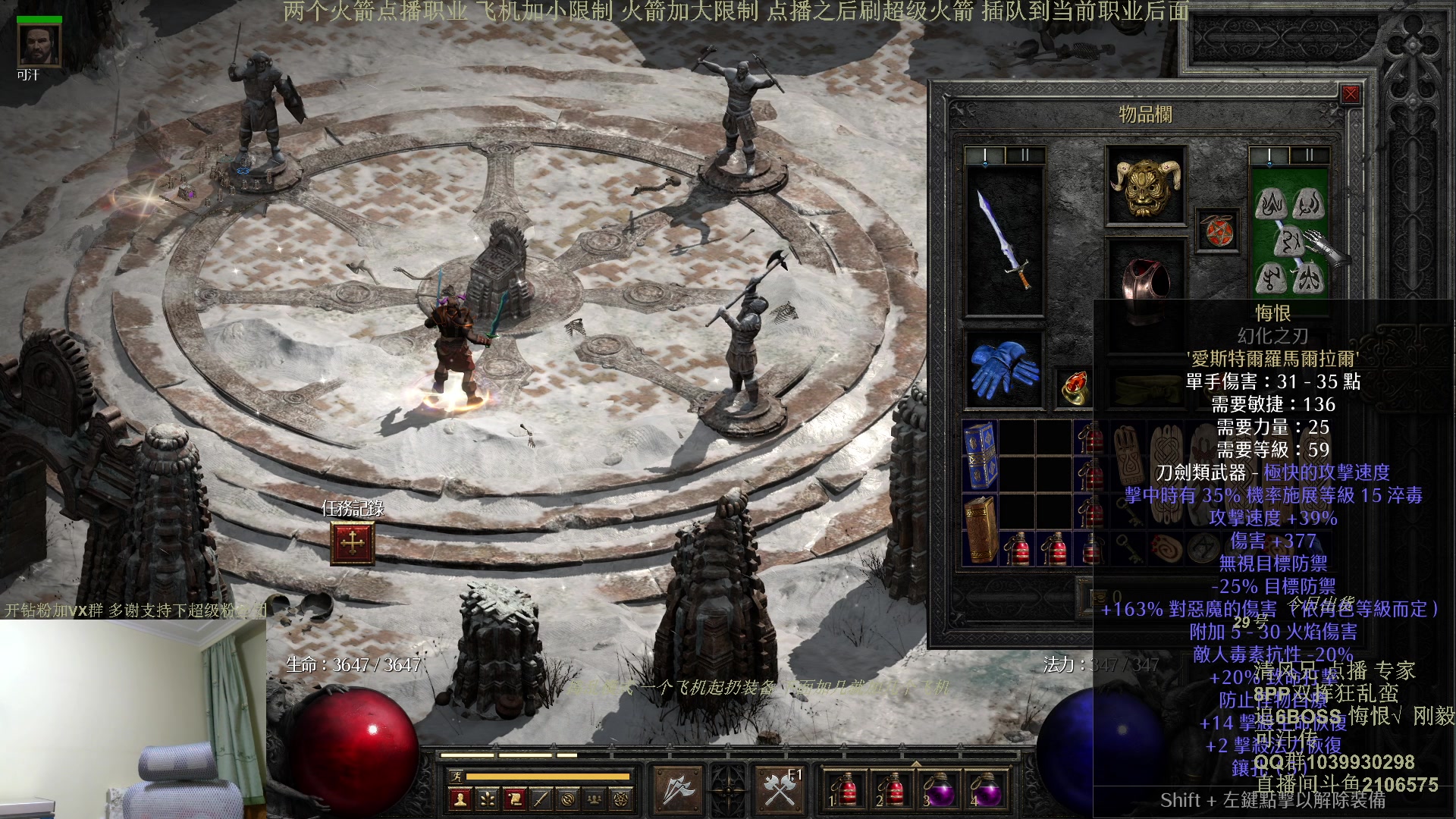Pick up the horned demon mask helmet
The width and height of the screenshot is (1456, 819).
[1145, 186]
